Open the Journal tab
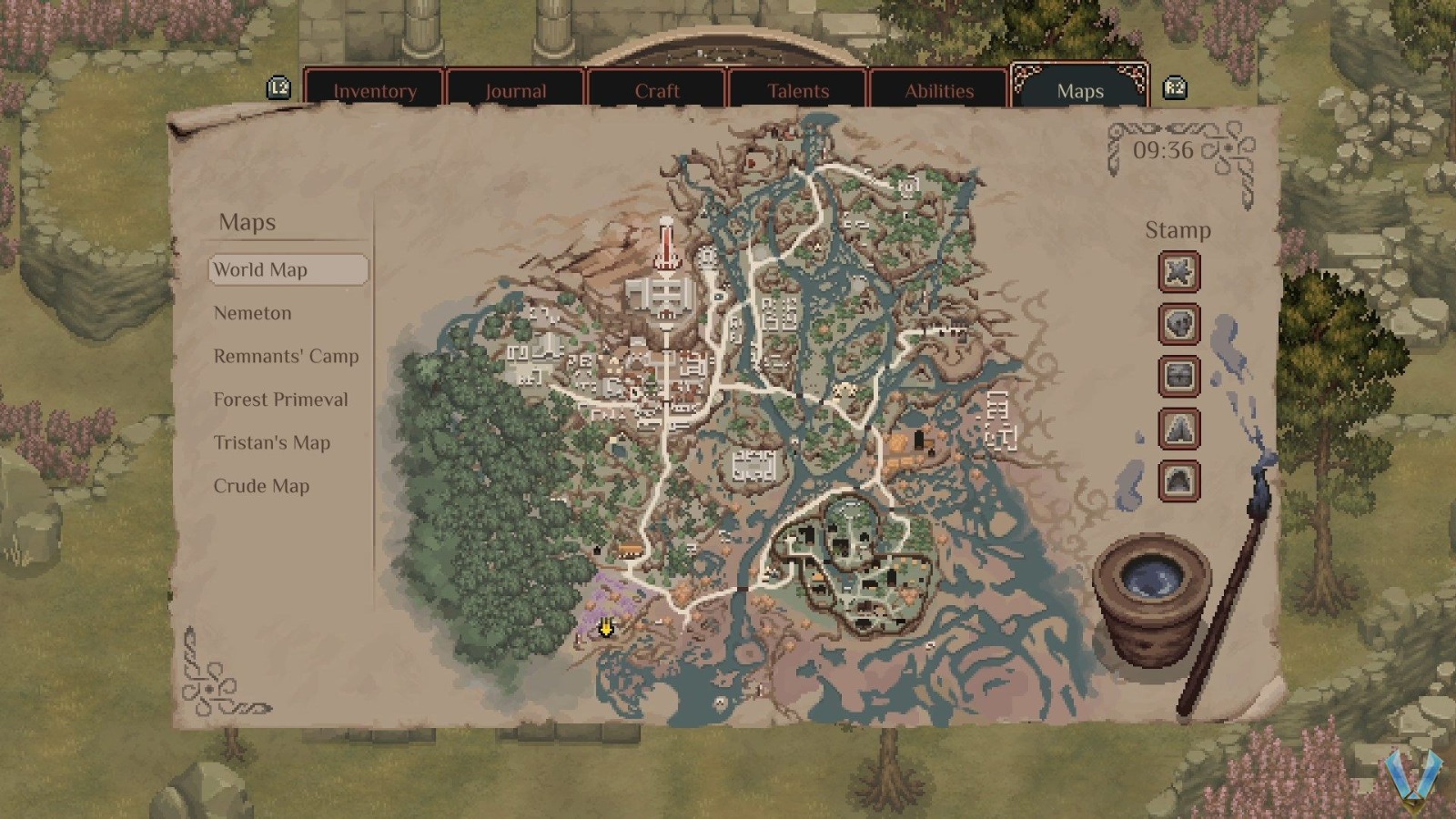Viewport: 1456px width, 819px height. tap(516, 91)
